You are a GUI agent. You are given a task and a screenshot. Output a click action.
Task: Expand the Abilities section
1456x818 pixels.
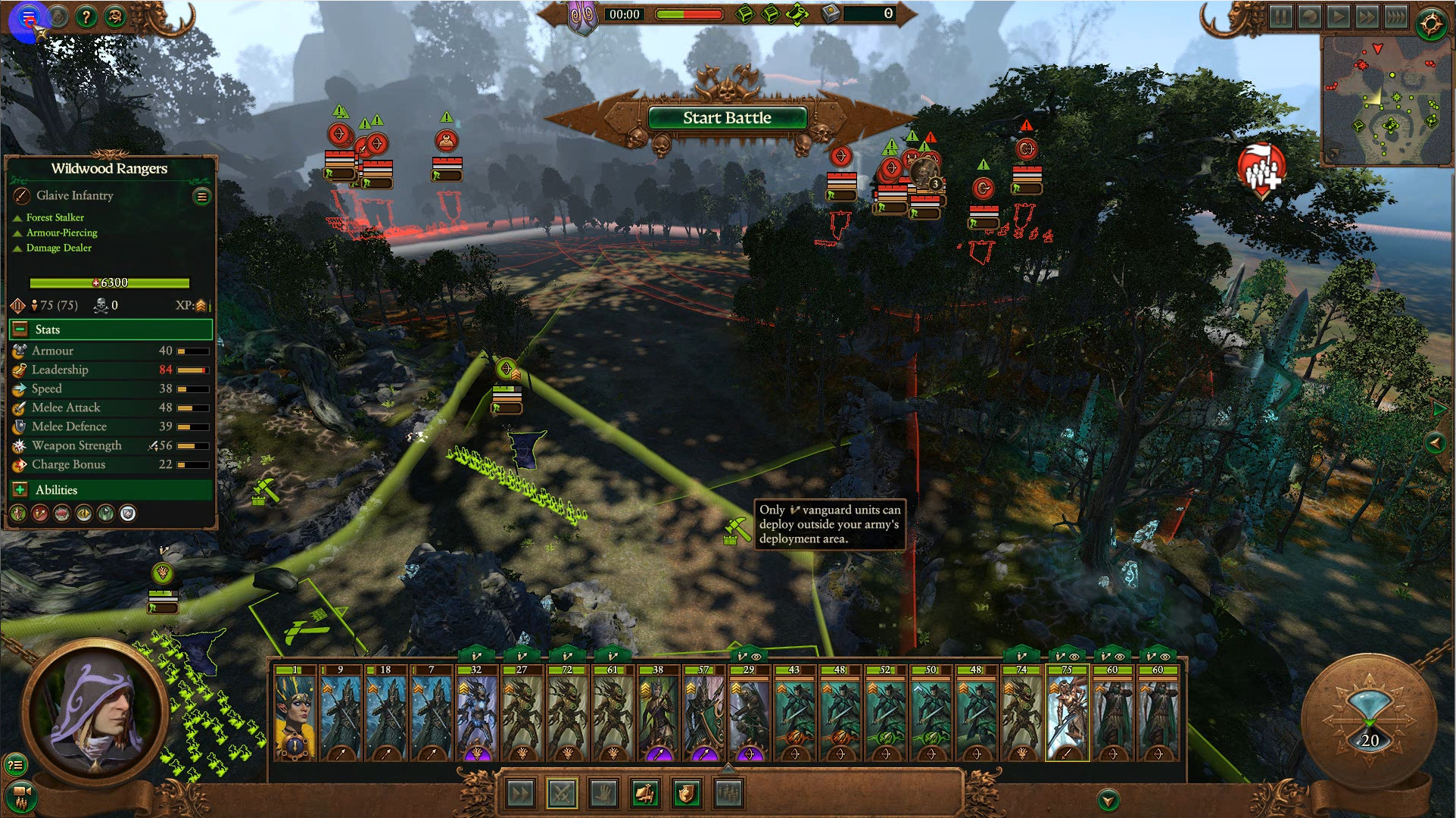20,490
